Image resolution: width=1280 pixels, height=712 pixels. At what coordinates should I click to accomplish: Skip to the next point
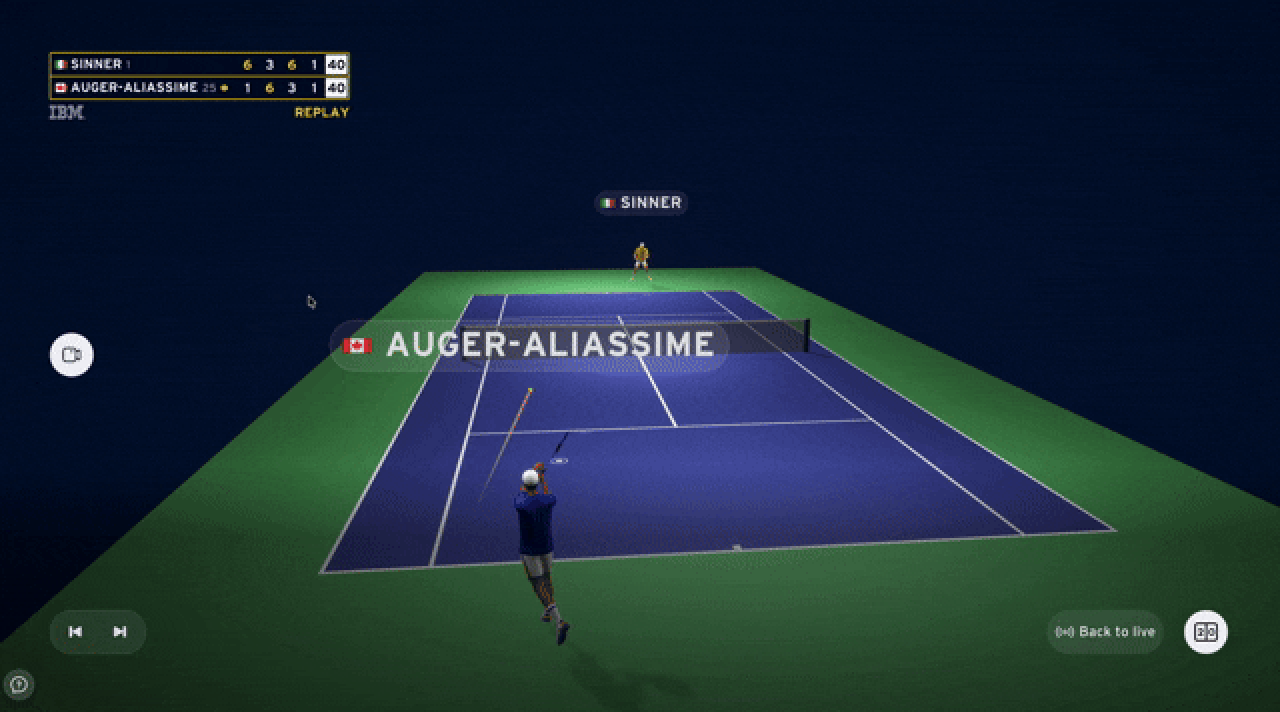tap(120, 632)
